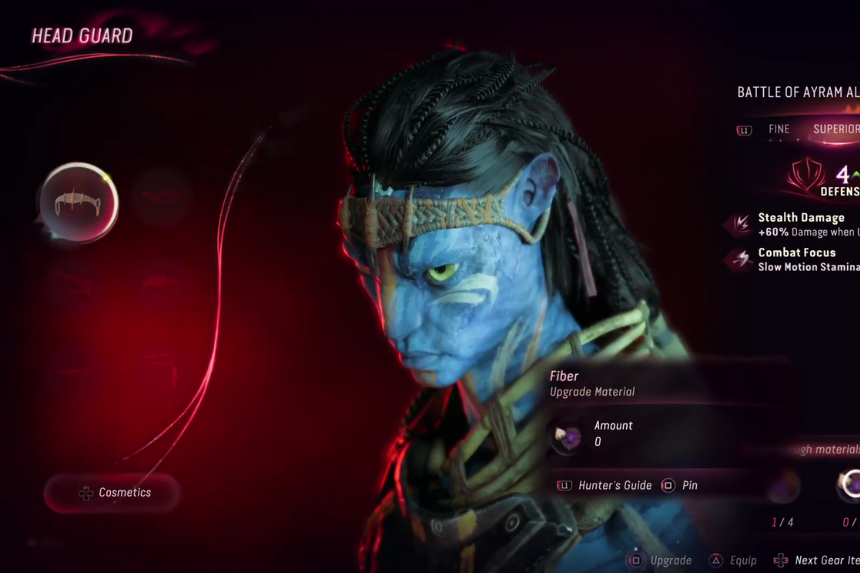Select the highlighted head guard slot
This screenshot has height=573, width=860.
tap(79, 202)
